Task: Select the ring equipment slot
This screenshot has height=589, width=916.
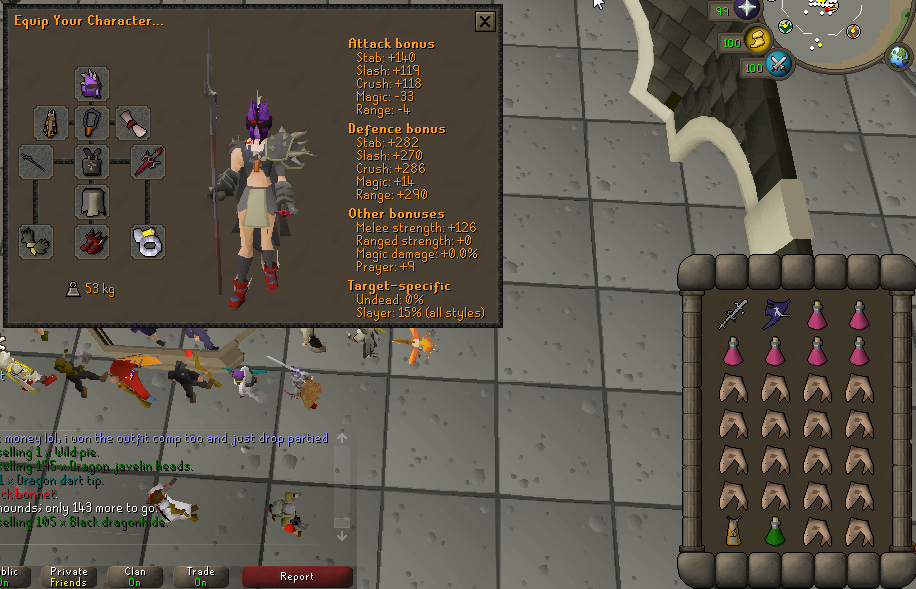Action: (x=148, y=241)
